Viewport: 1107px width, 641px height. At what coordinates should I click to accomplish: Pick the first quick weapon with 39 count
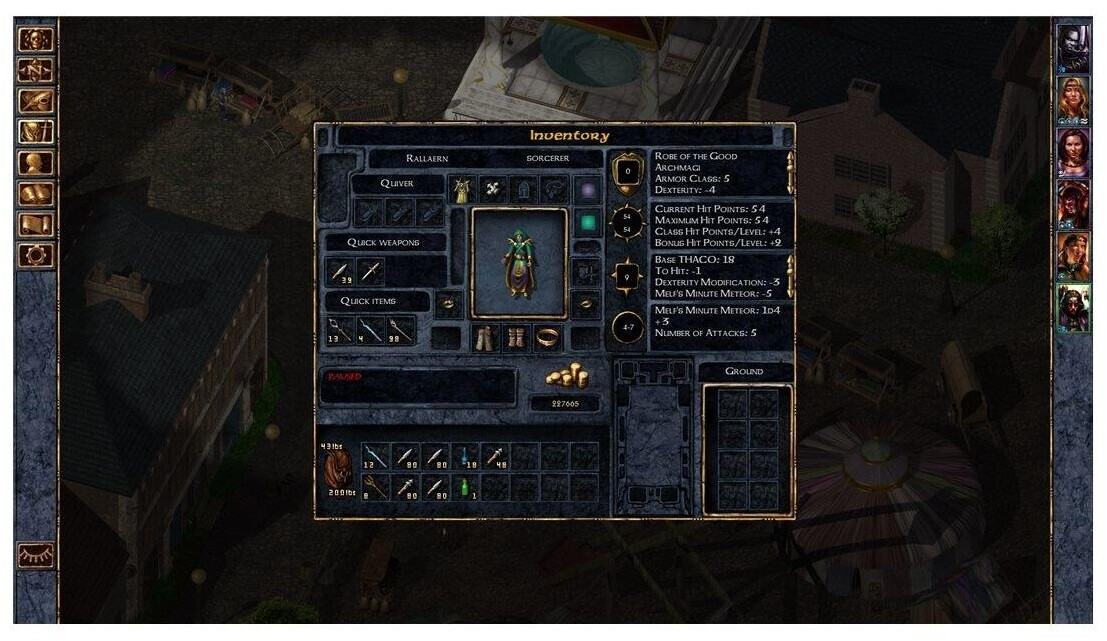pos(341,271)
